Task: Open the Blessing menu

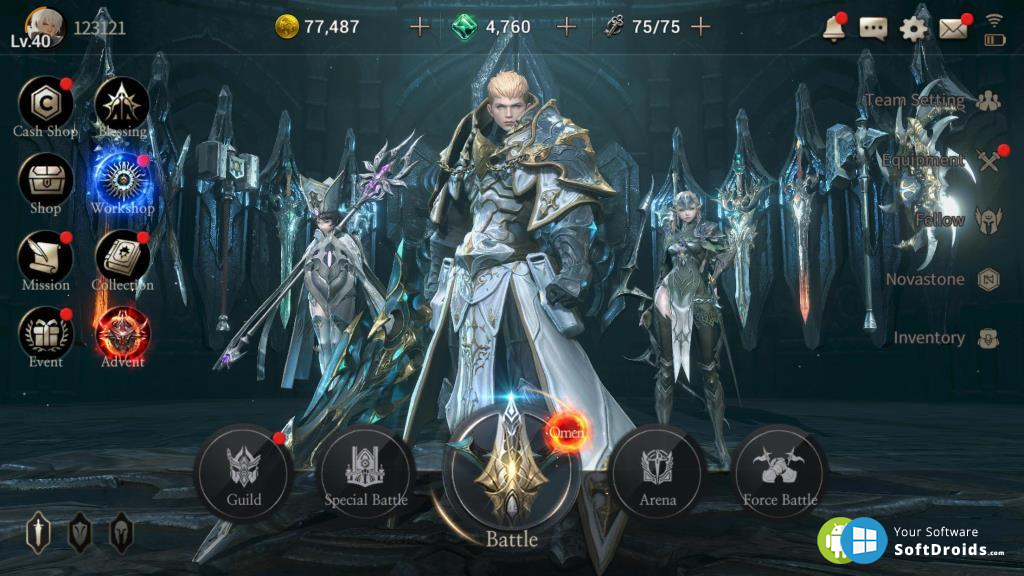Action: [122, 103]
